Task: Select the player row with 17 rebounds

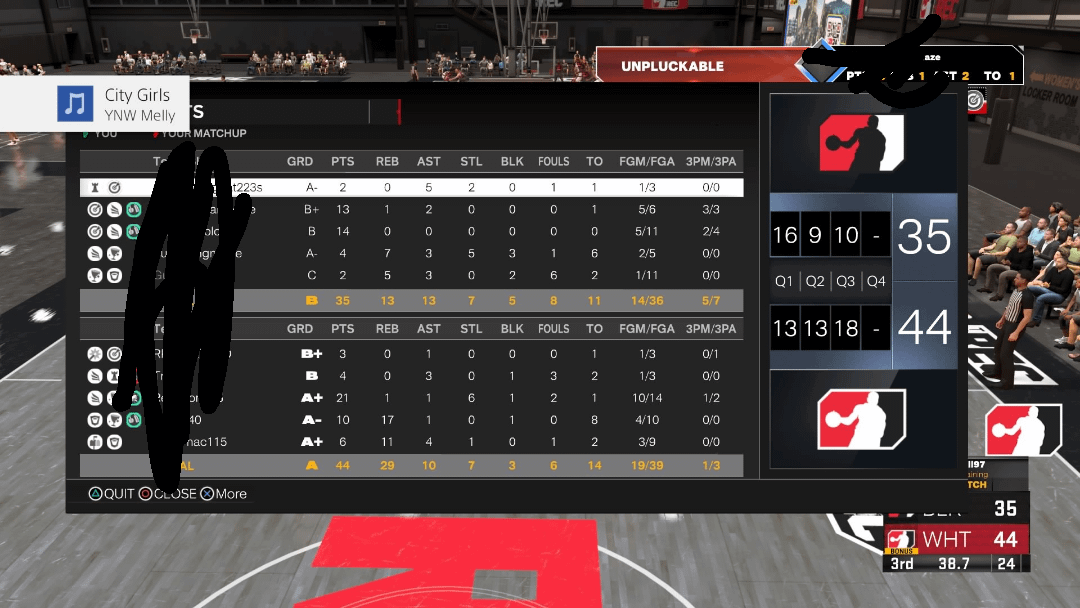Action: (412, 420)
